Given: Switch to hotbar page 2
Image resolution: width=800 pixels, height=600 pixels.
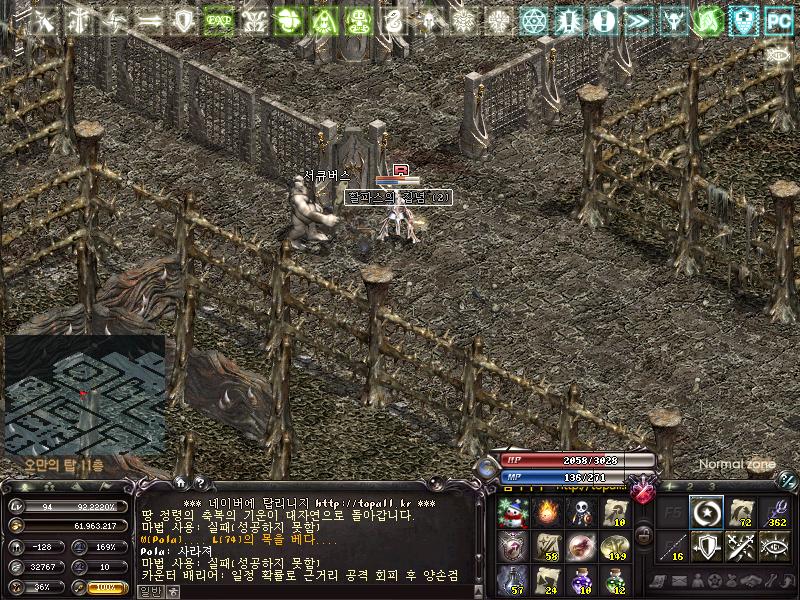Looking at the screenshot, I should (x=690, y=486).
